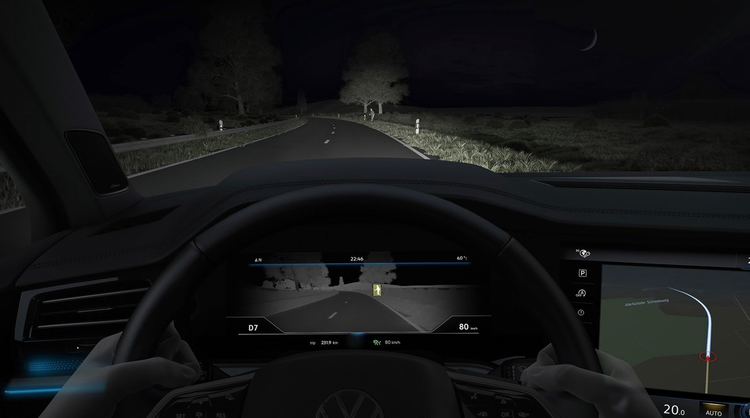
Task: Open the circular help icon
Action: point(582,310)
